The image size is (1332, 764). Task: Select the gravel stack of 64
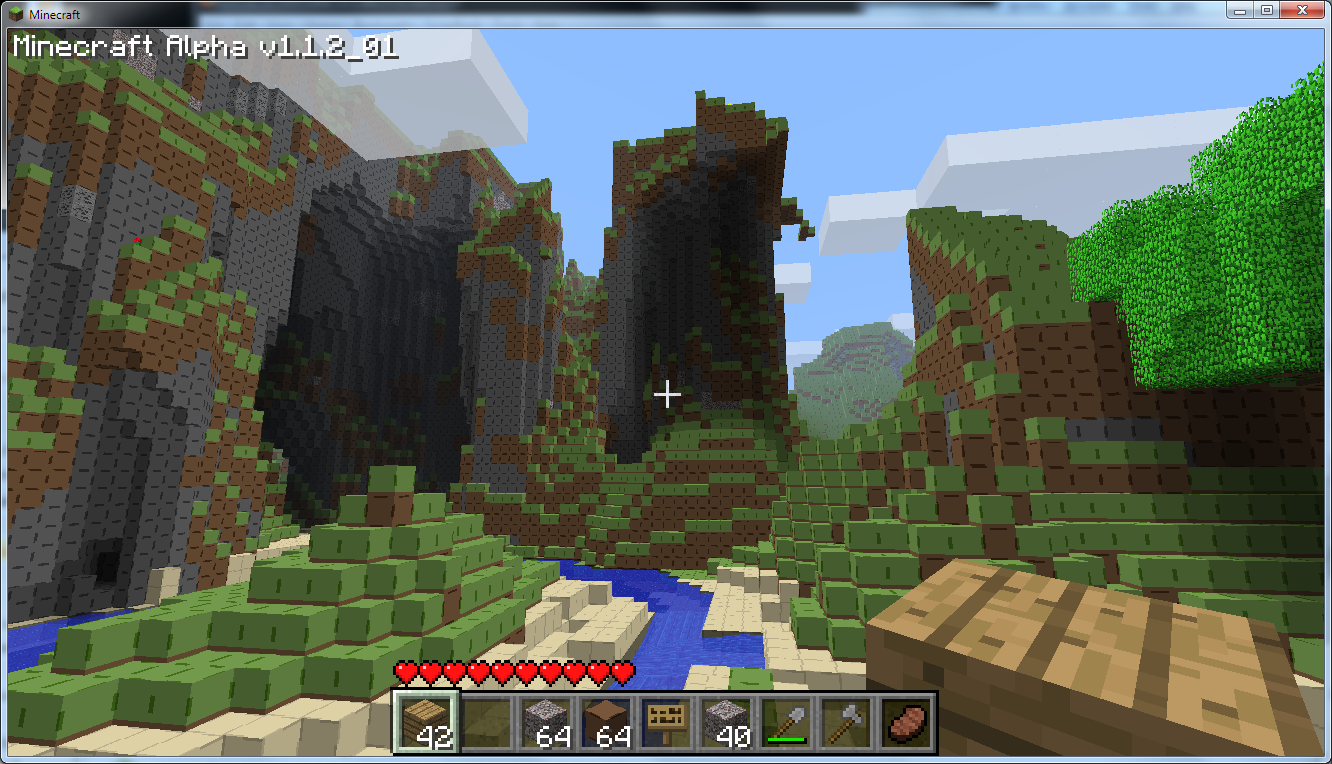545,722
